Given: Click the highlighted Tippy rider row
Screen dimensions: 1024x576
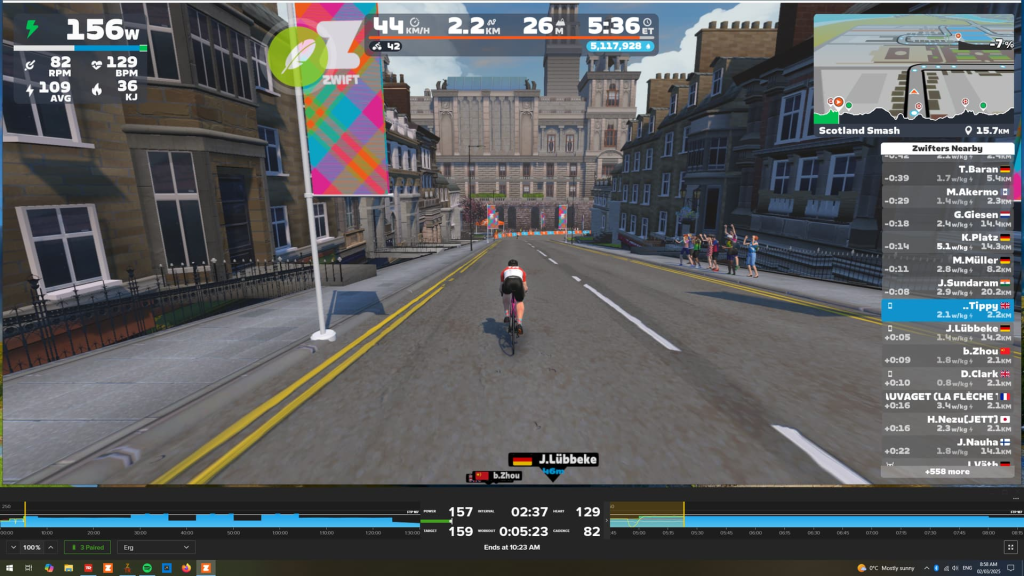Looking at the screenshot, I should tap(947, 310).
